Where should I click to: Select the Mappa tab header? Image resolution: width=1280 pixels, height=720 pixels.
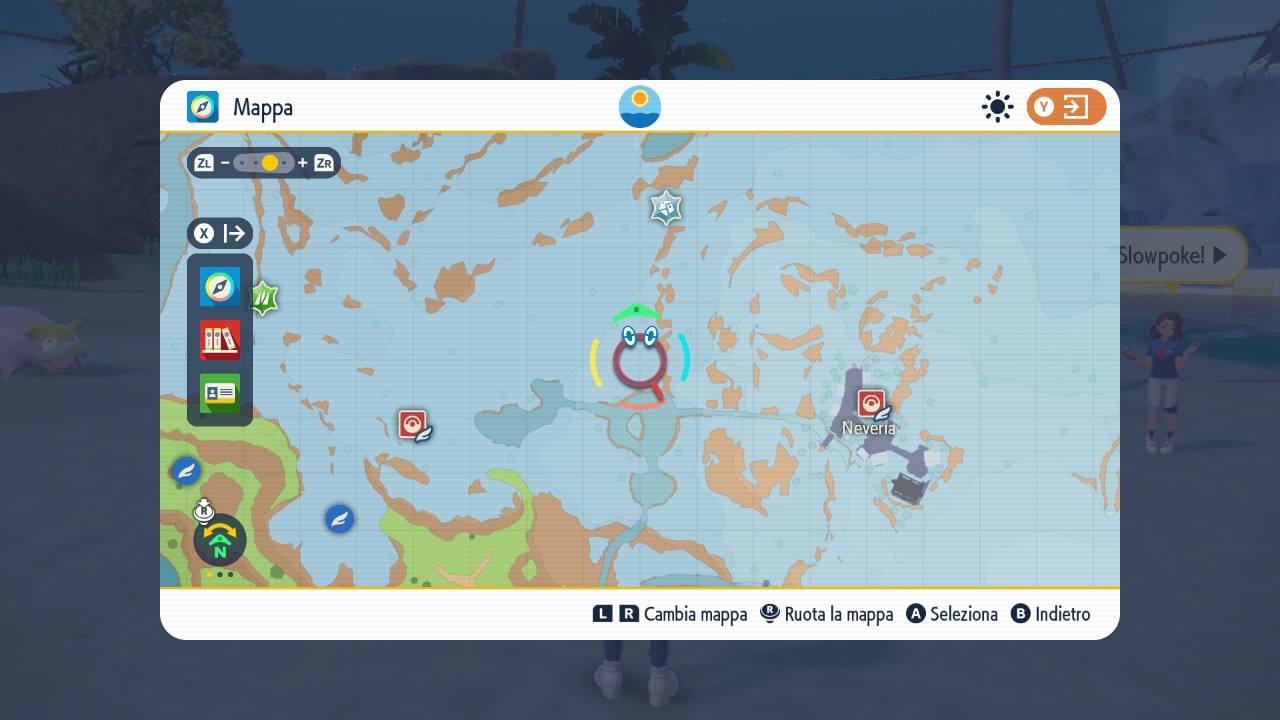(x=245, y=107)
